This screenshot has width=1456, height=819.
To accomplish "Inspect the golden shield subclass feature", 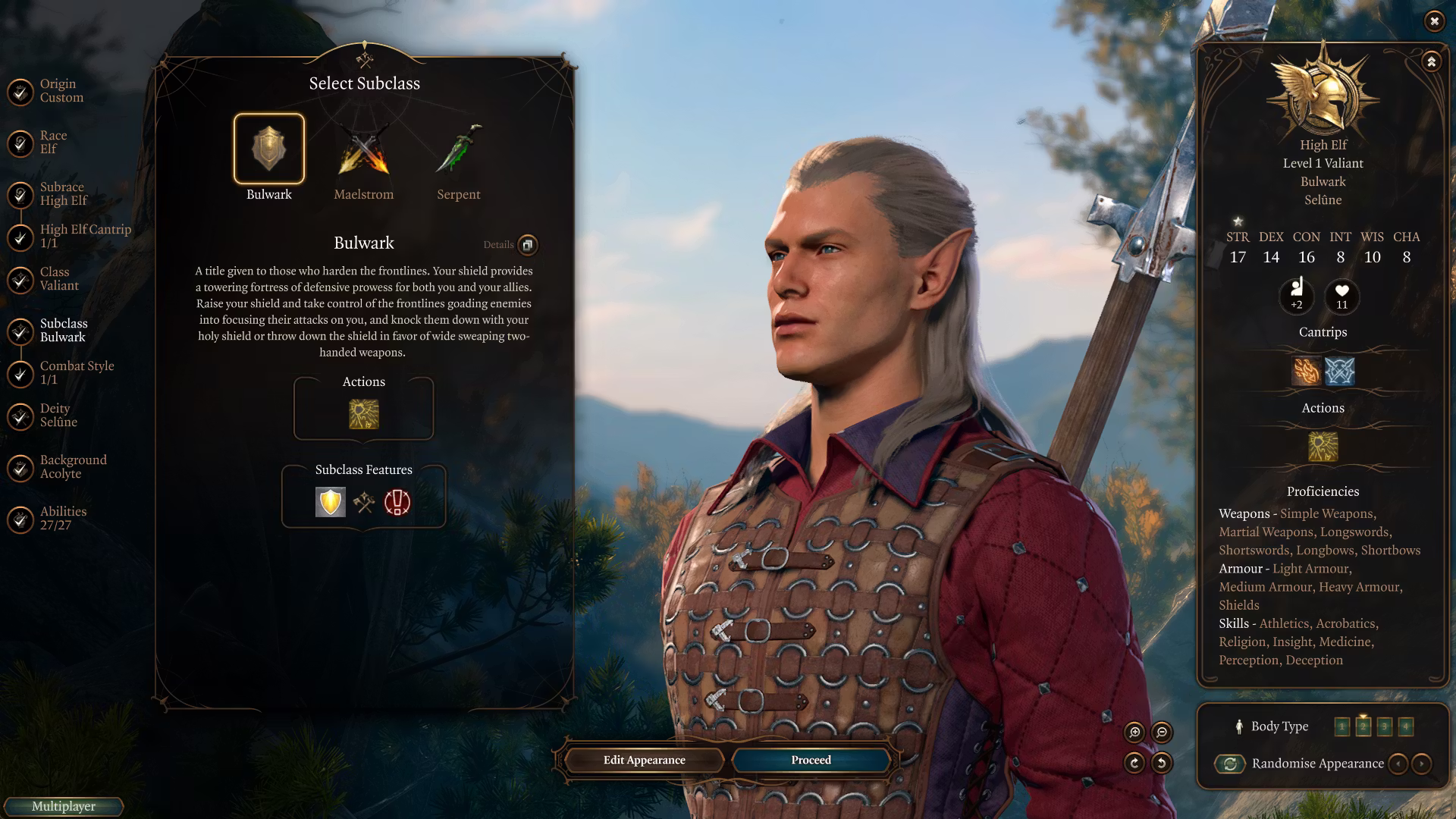I will click(x=331, y=502).
